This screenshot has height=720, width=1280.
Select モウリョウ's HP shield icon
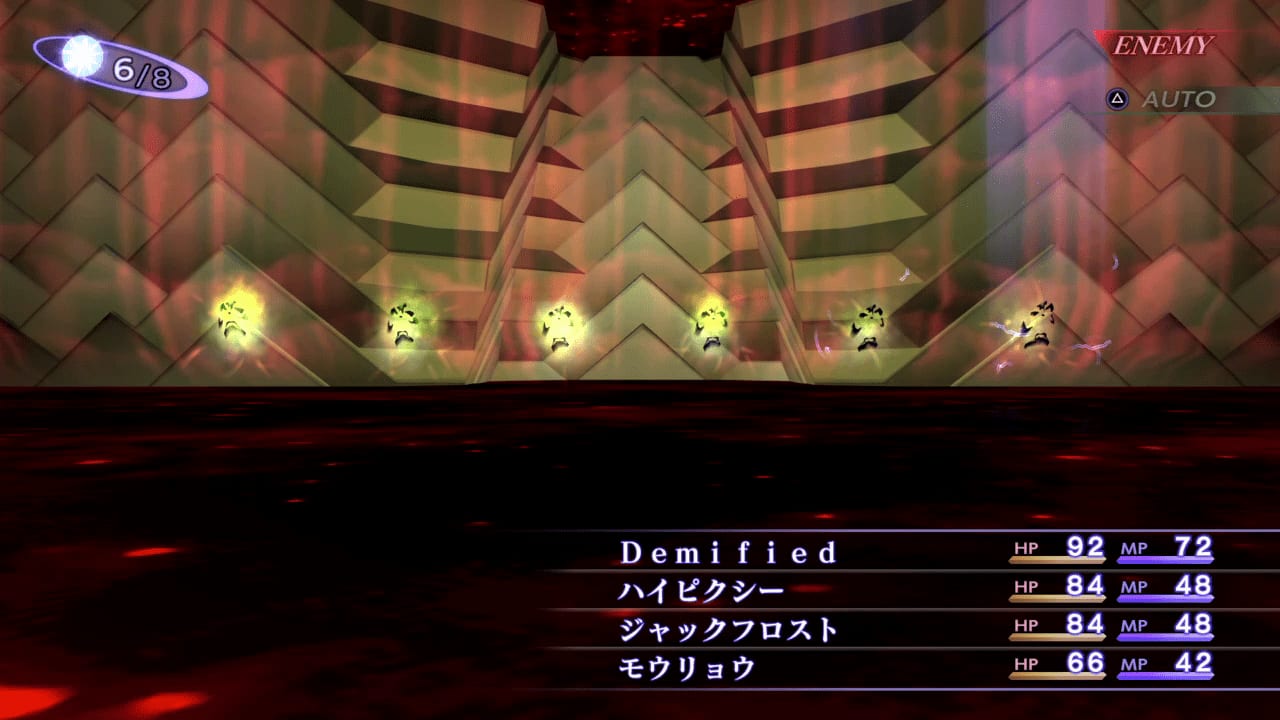coord(1024,663)
